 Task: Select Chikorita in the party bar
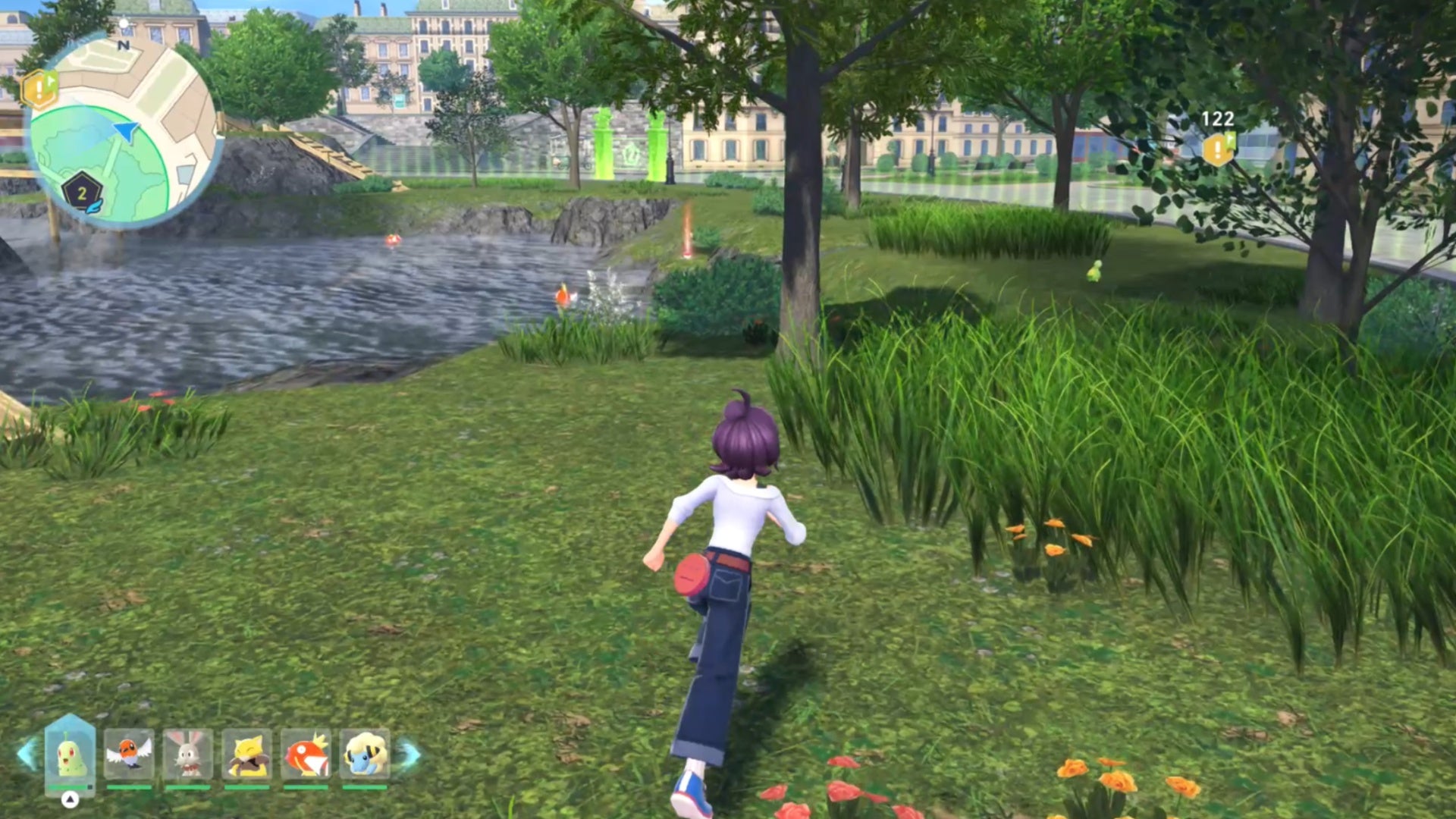[71, 755]
